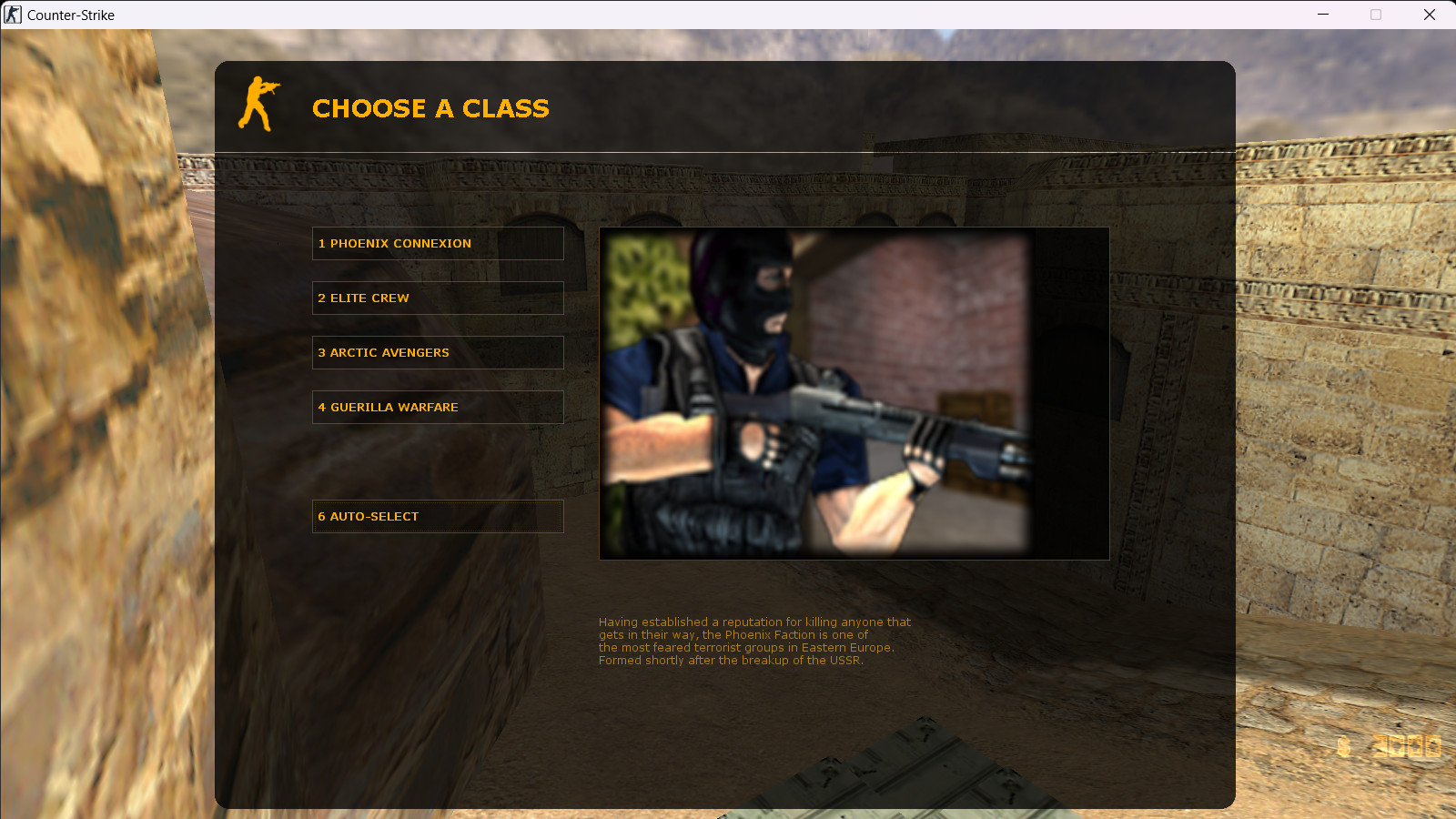The height and width of the screenshot is (819, 1456).
Task: Click the crouching soldier logo beside the heading
Action: pos(258,104)
